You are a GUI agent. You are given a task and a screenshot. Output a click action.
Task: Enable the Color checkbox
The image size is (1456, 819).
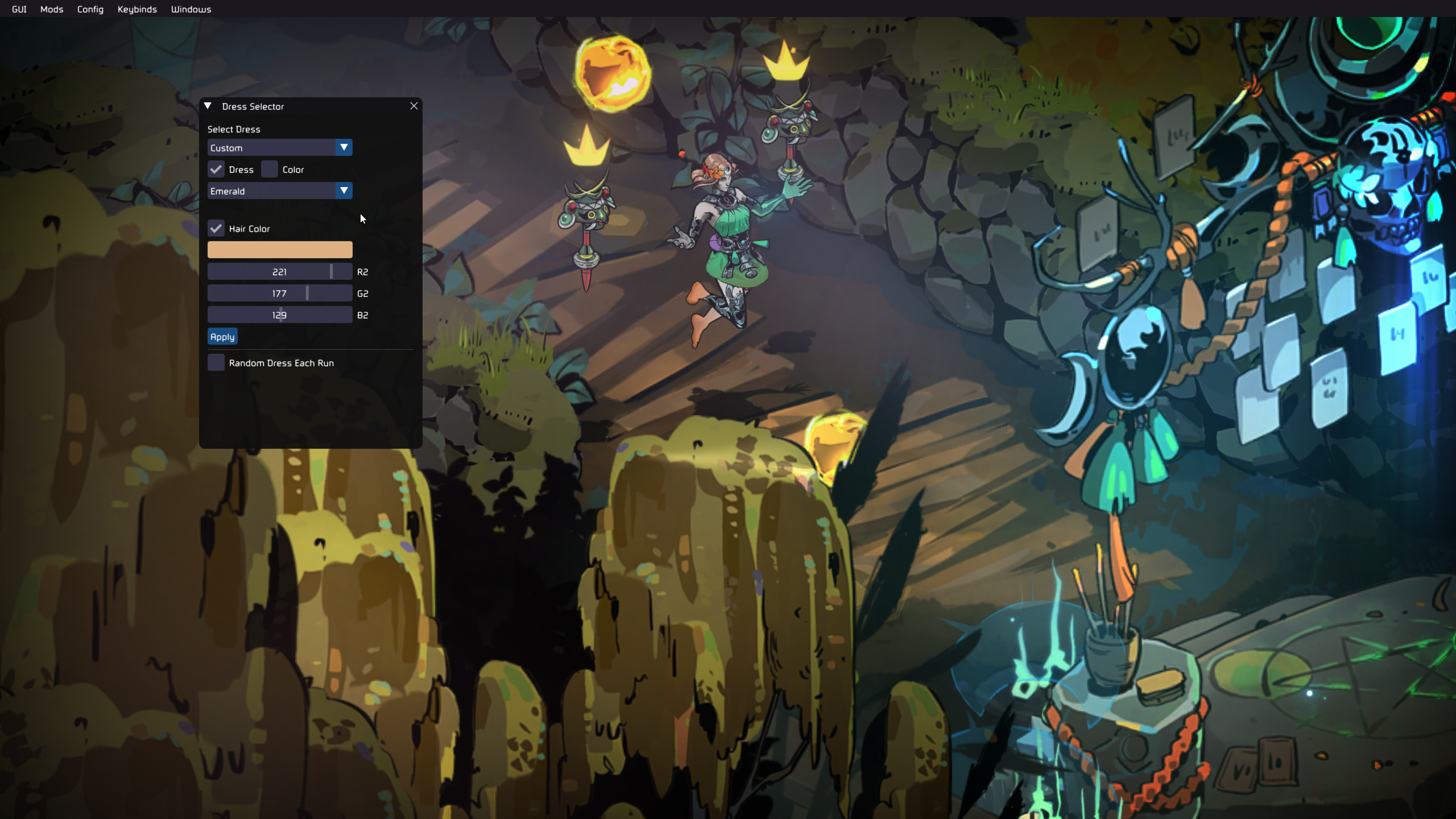[x=270, y=169]
